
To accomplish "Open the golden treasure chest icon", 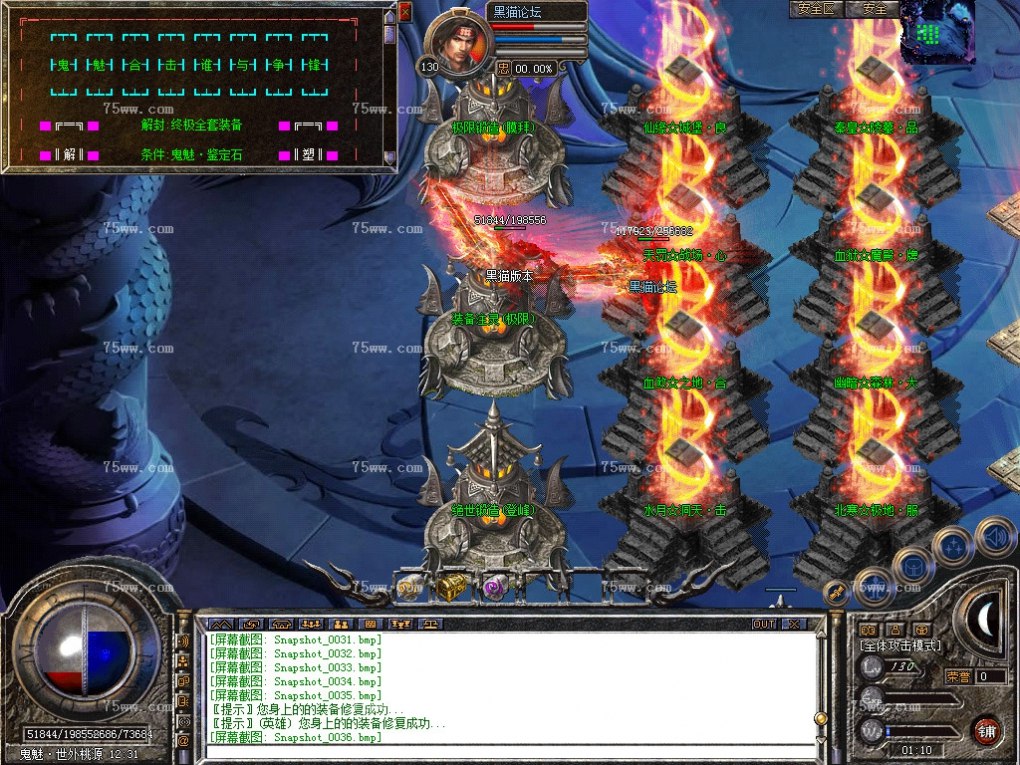I will pyautogui.click(x=449, y=588).
